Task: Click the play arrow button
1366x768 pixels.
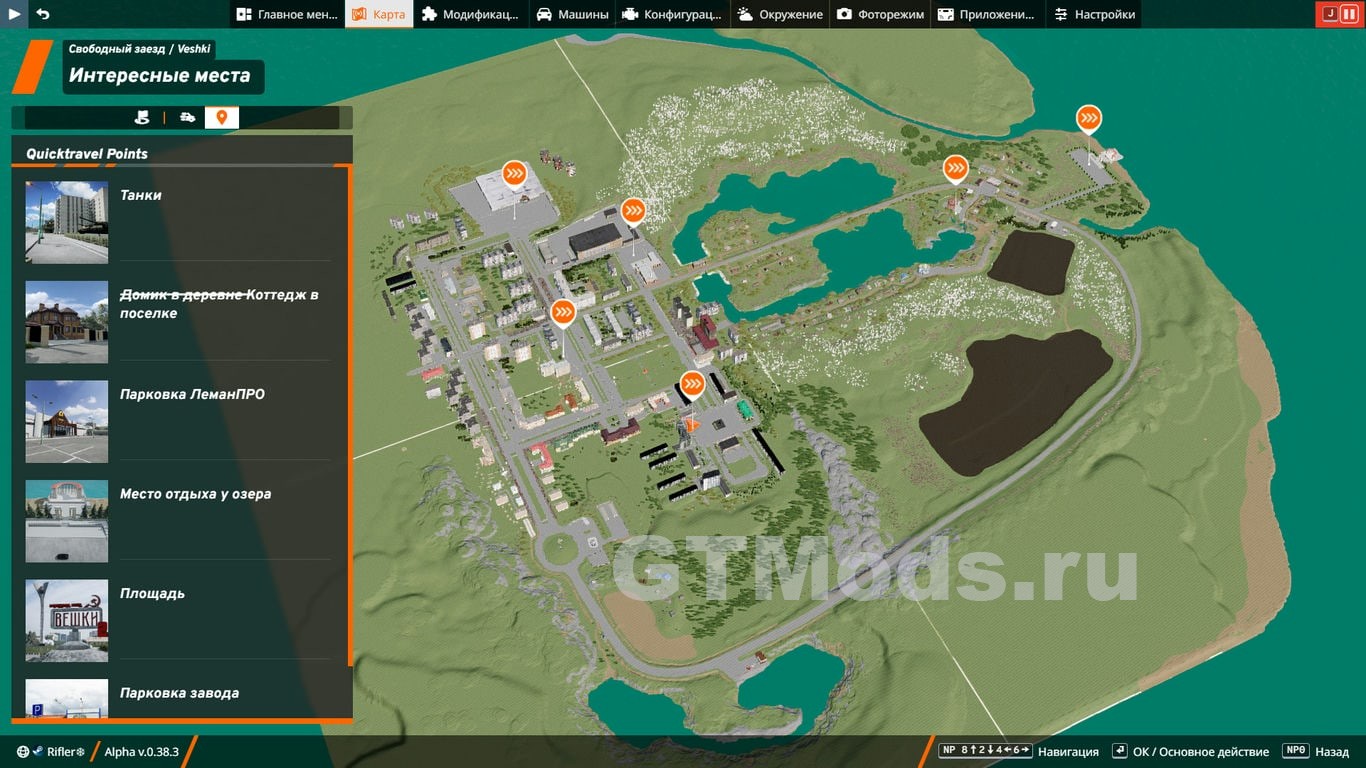Action: [x=15, y=14]
